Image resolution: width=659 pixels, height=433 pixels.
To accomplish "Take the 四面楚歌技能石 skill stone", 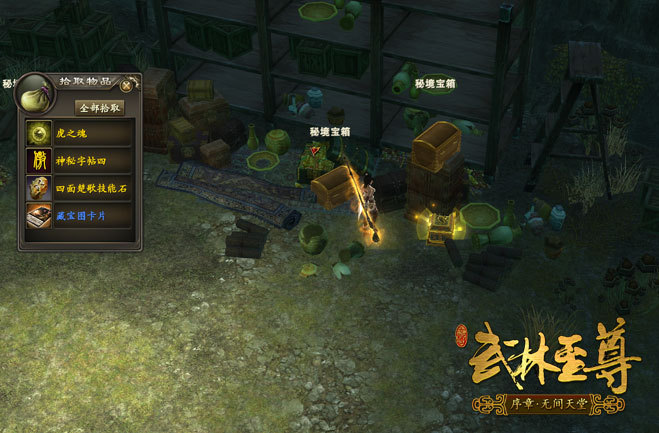I will click(x=79, y=187).
